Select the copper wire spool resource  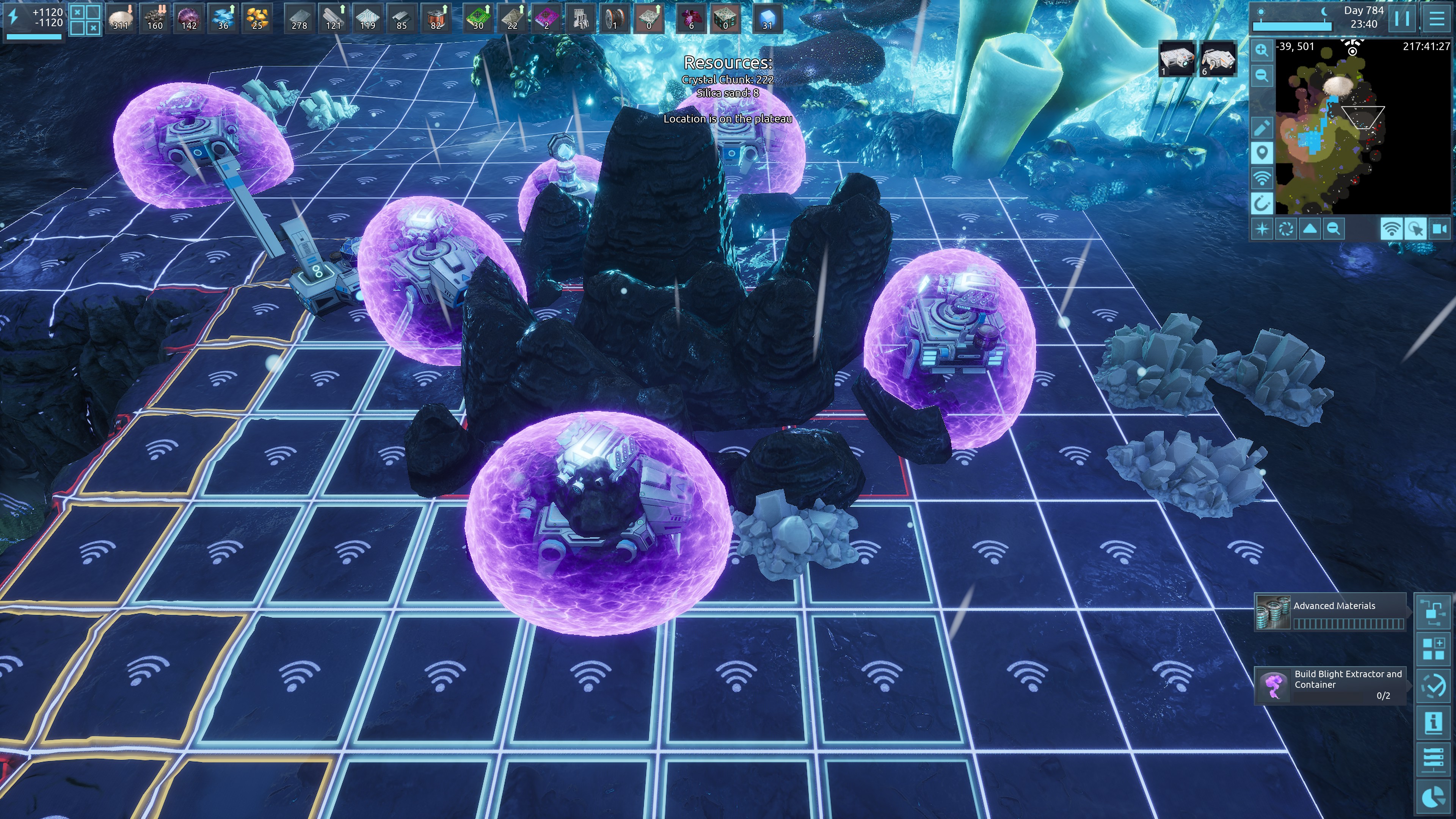(x=614, y=19)
